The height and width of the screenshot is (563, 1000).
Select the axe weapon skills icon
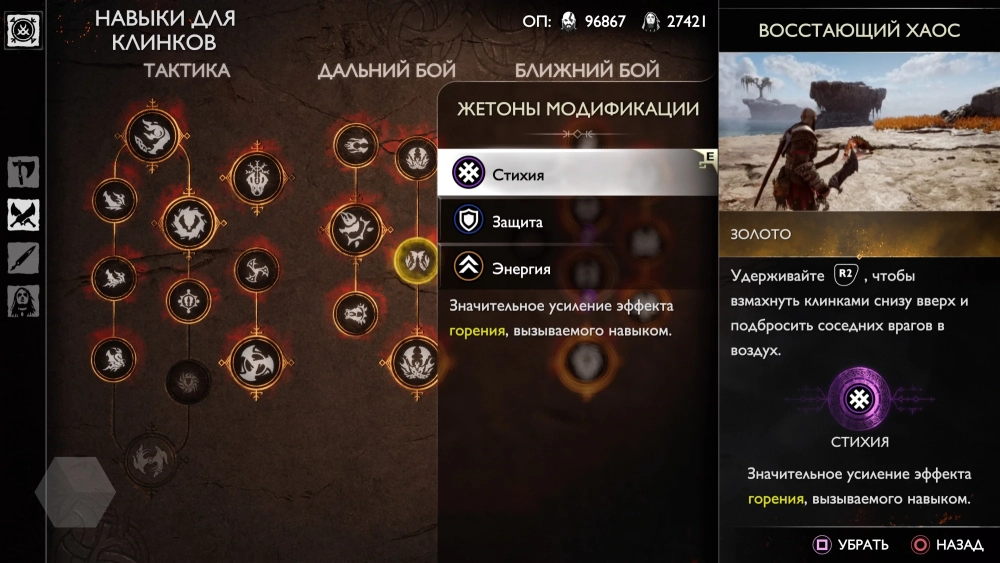(23, 172)
